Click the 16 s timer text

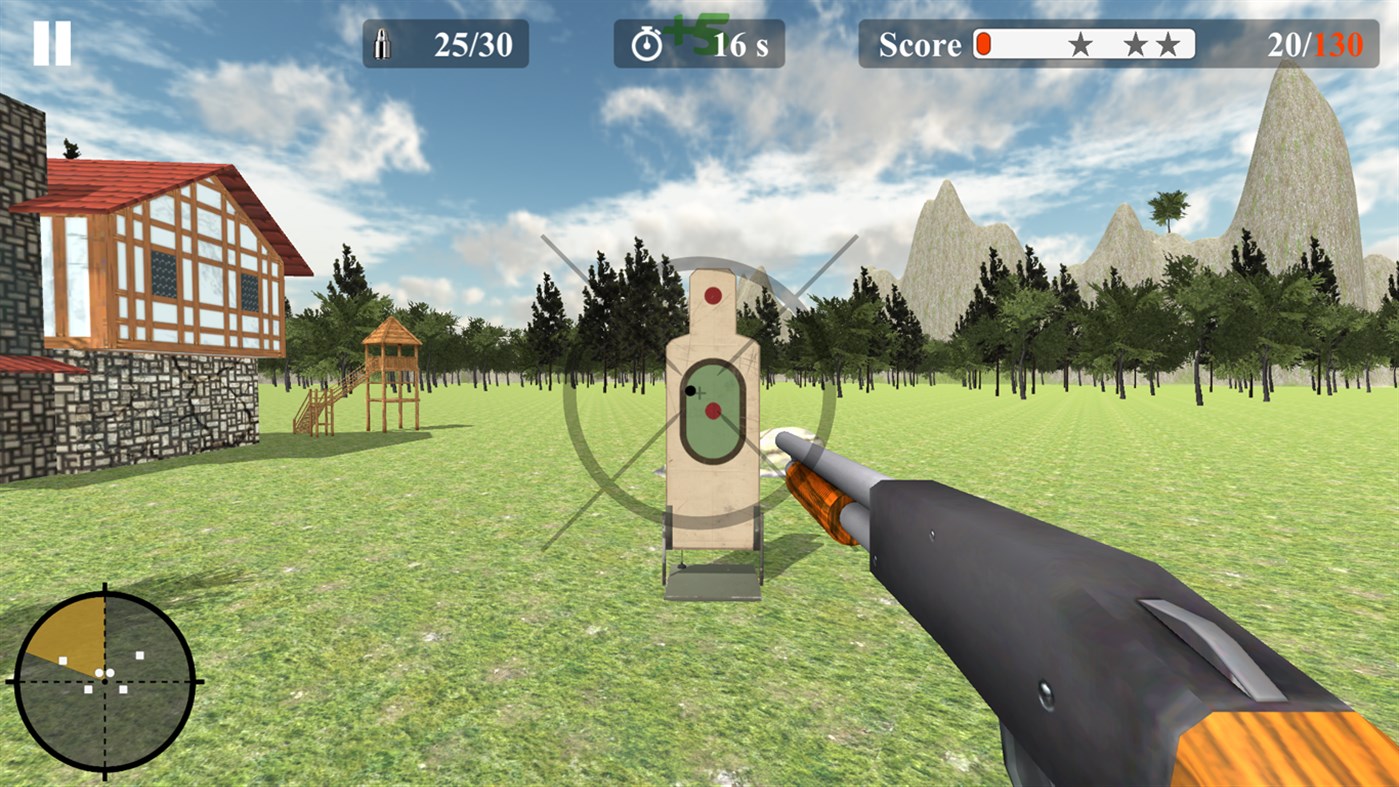coord(739,46)
